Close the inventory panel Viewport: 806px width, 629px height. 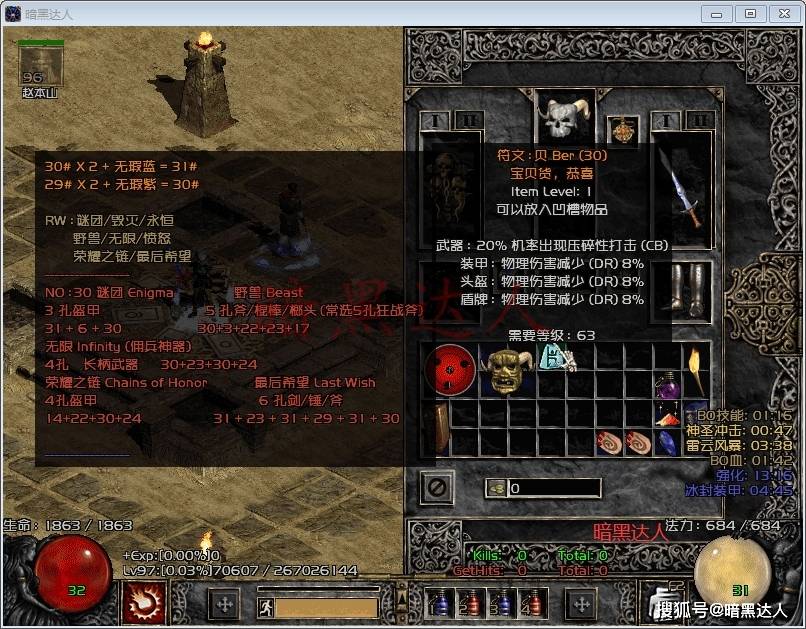(439, 487)
